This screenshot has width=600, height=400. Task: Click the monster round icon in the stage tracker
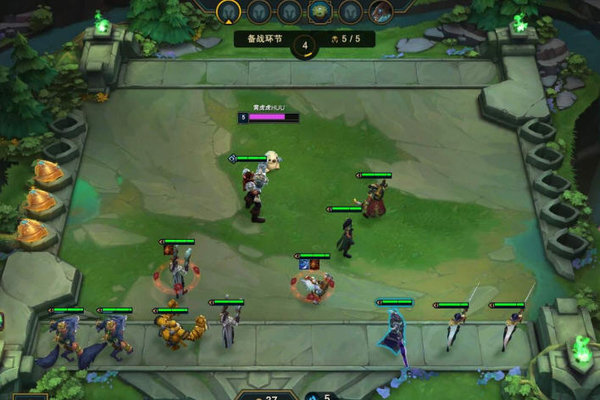point(321,11)
